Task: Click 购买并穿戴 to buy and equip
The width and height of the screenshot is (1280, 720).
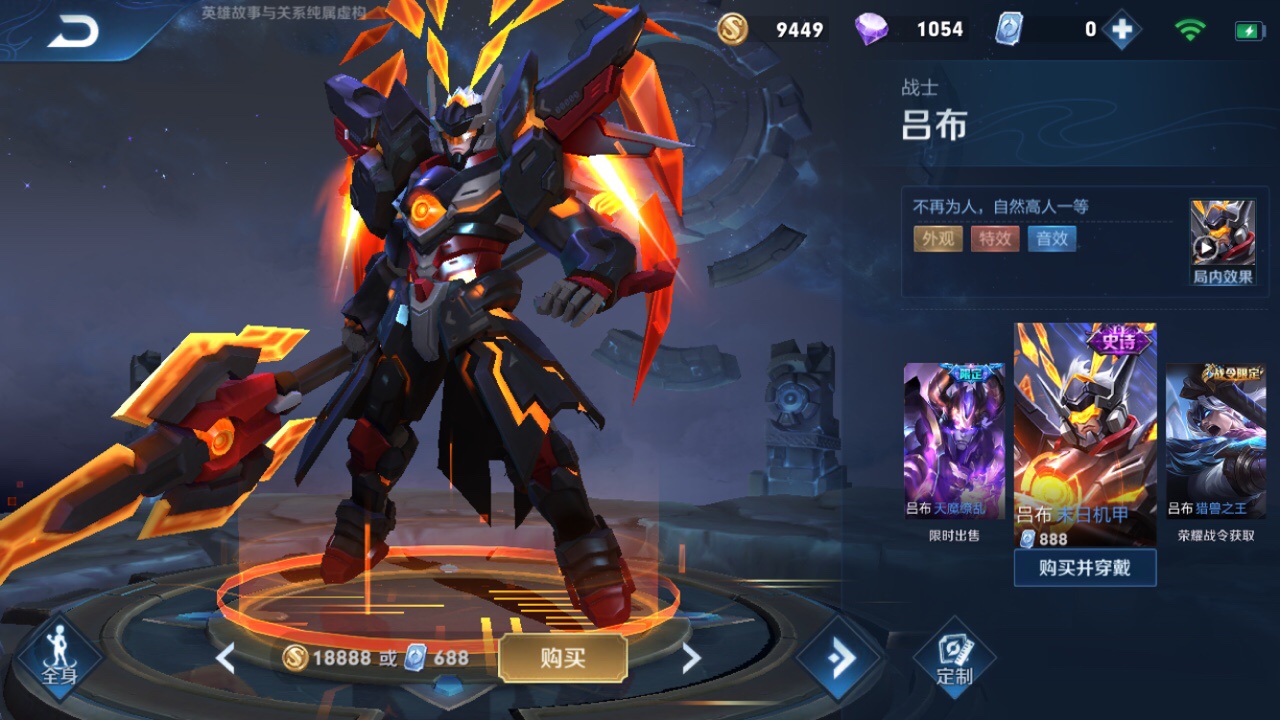Action: click(x=1085, y=568)
